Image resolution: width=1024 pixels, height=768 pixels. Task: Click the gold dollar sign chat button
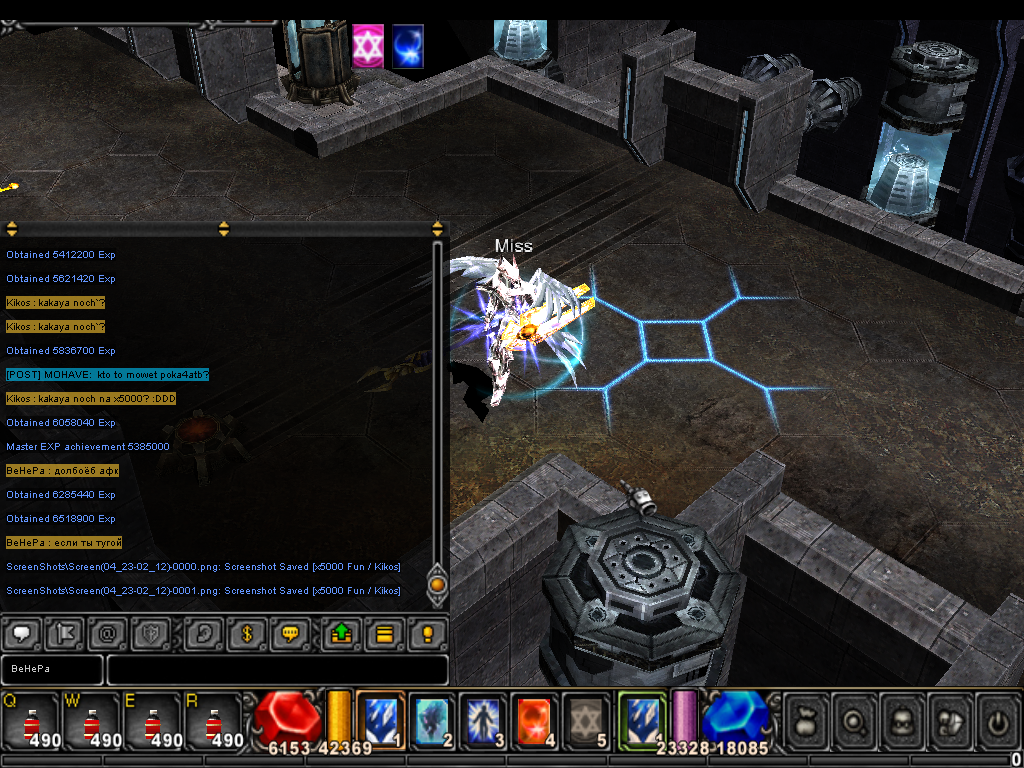pyautogui.click(x=245, y=634)
